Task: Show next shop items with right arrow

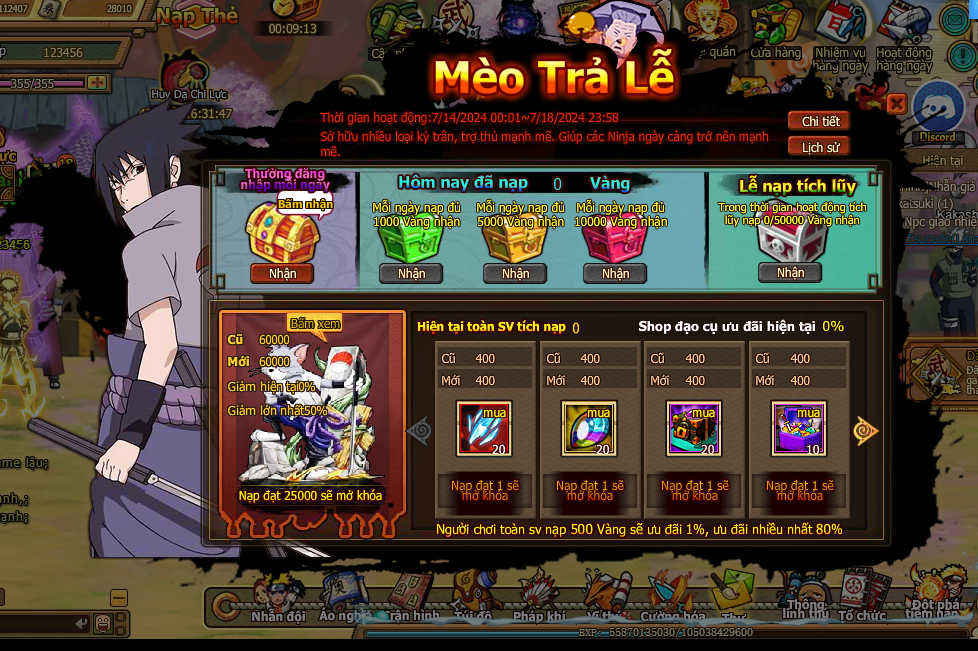Action: (865, 430)
